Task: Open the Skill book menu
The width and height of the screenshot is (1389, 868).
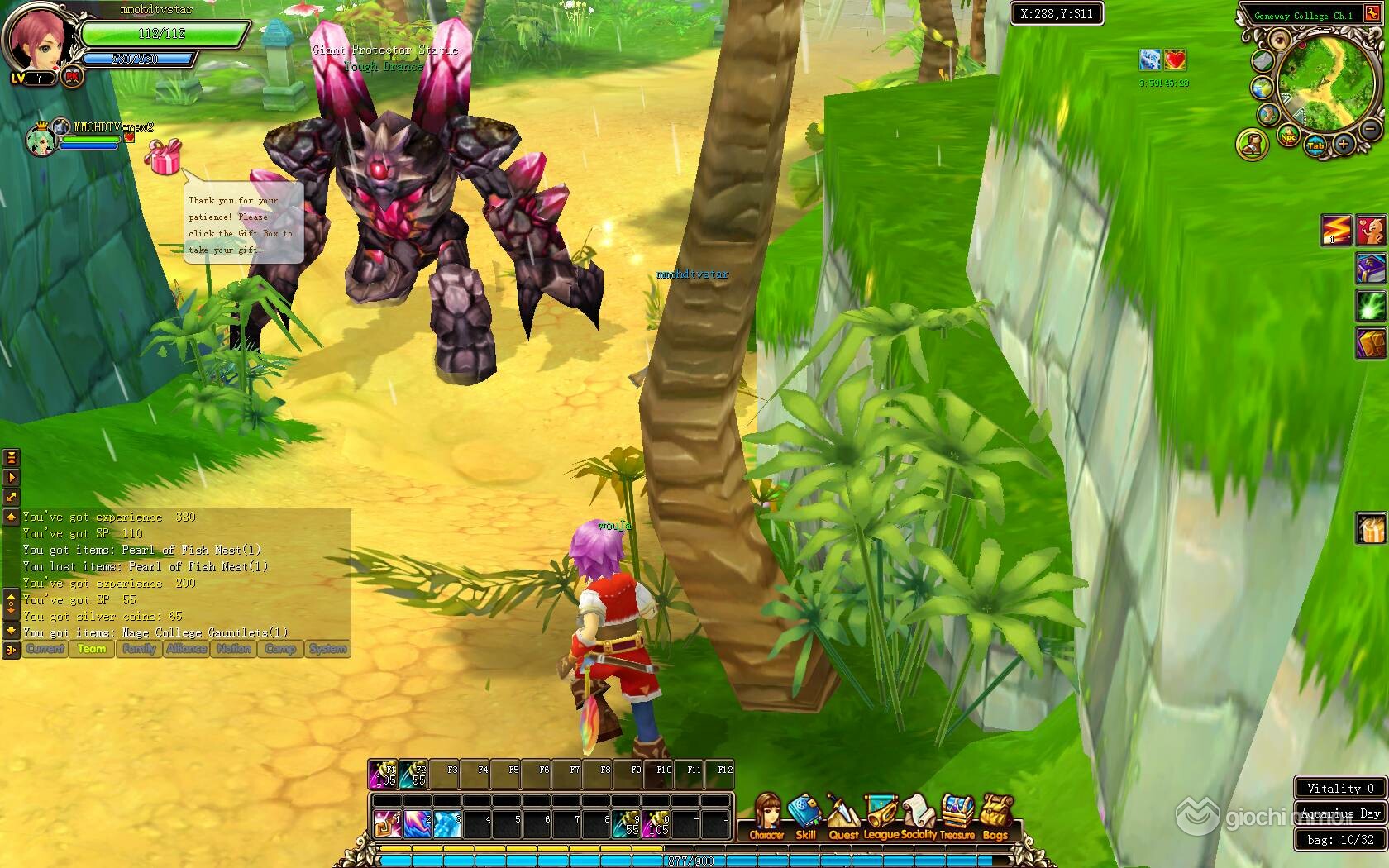Action: click(x=804, y=817)
